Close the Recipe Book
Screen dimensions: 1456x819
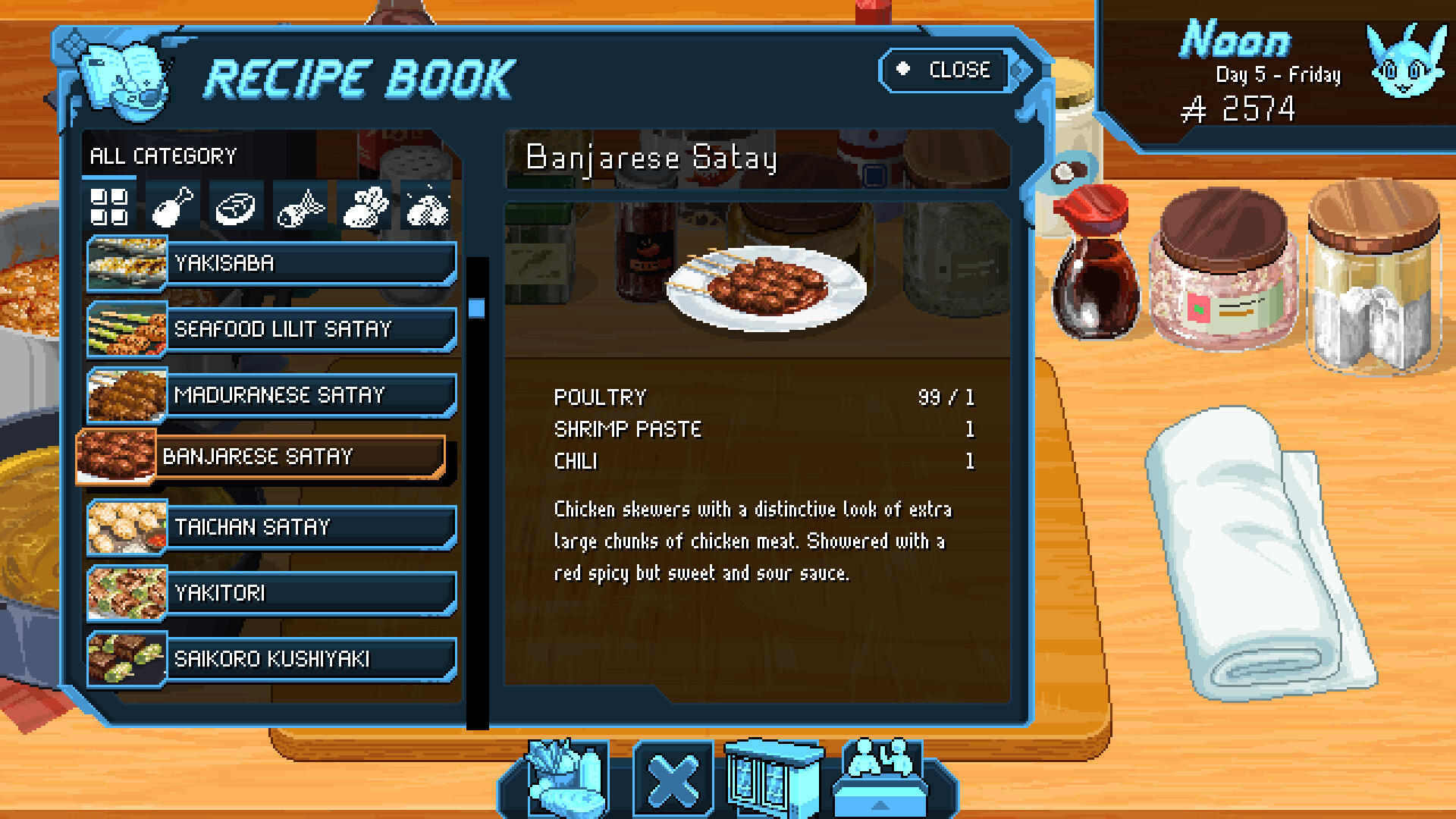[948, 71]
